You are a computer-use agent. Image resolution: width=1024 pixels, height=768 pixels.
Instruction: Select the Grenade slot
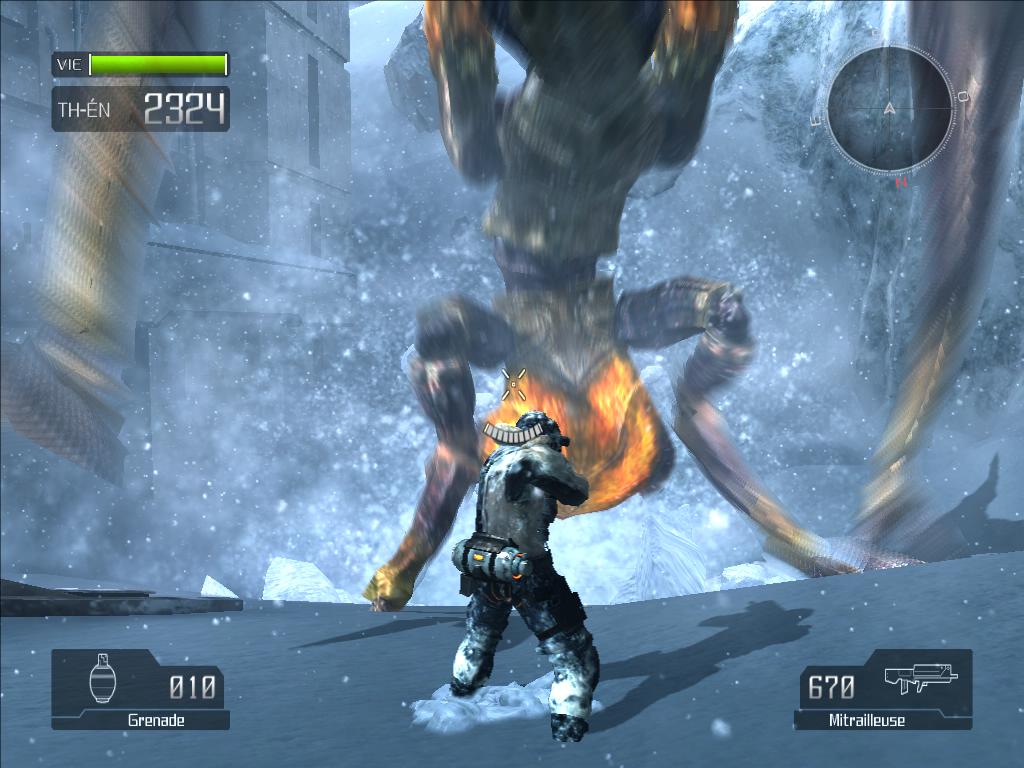tap(140, 689)
